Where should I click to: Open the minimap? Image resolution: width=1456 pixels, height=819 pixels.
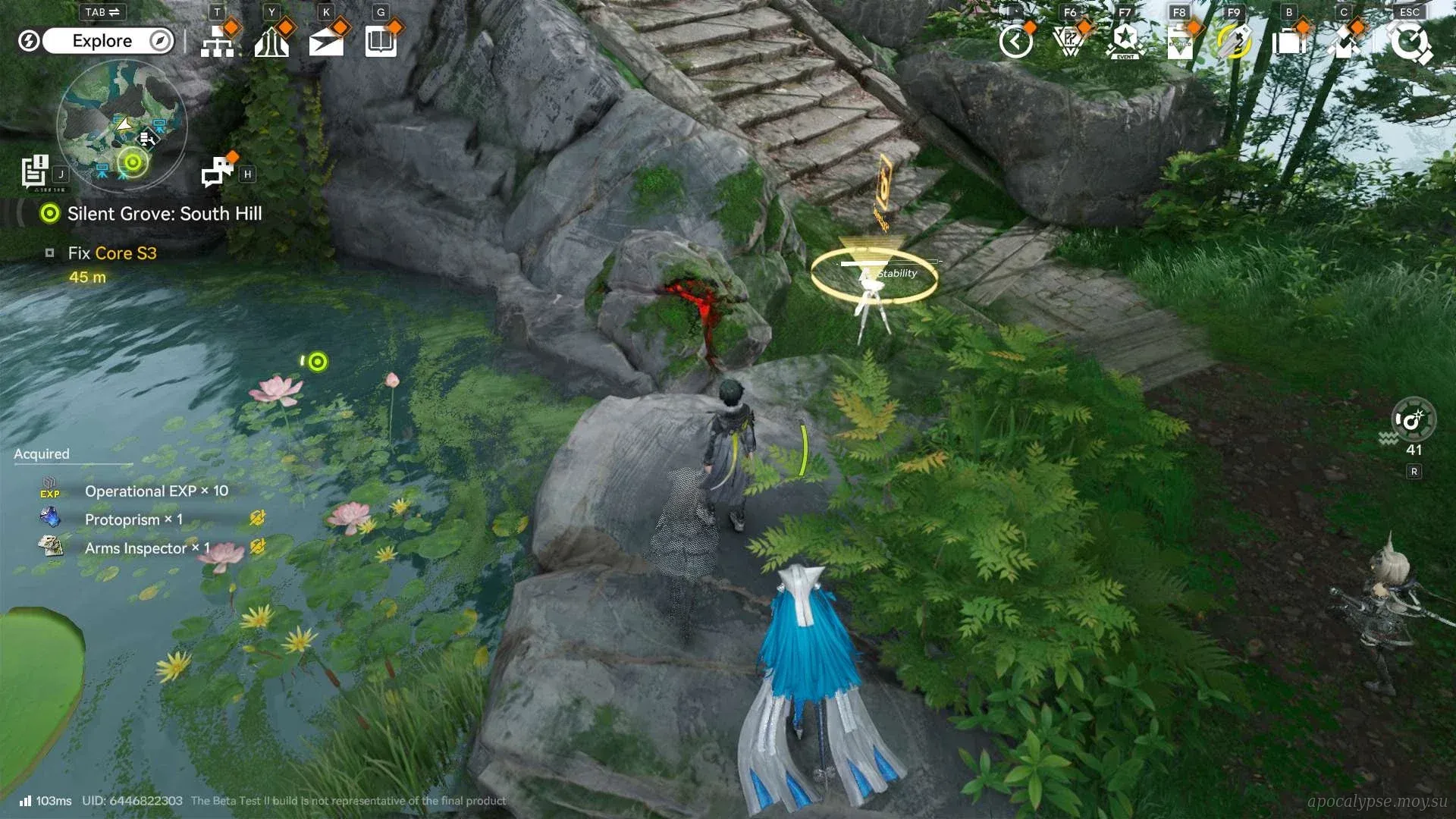pos(121,125)
